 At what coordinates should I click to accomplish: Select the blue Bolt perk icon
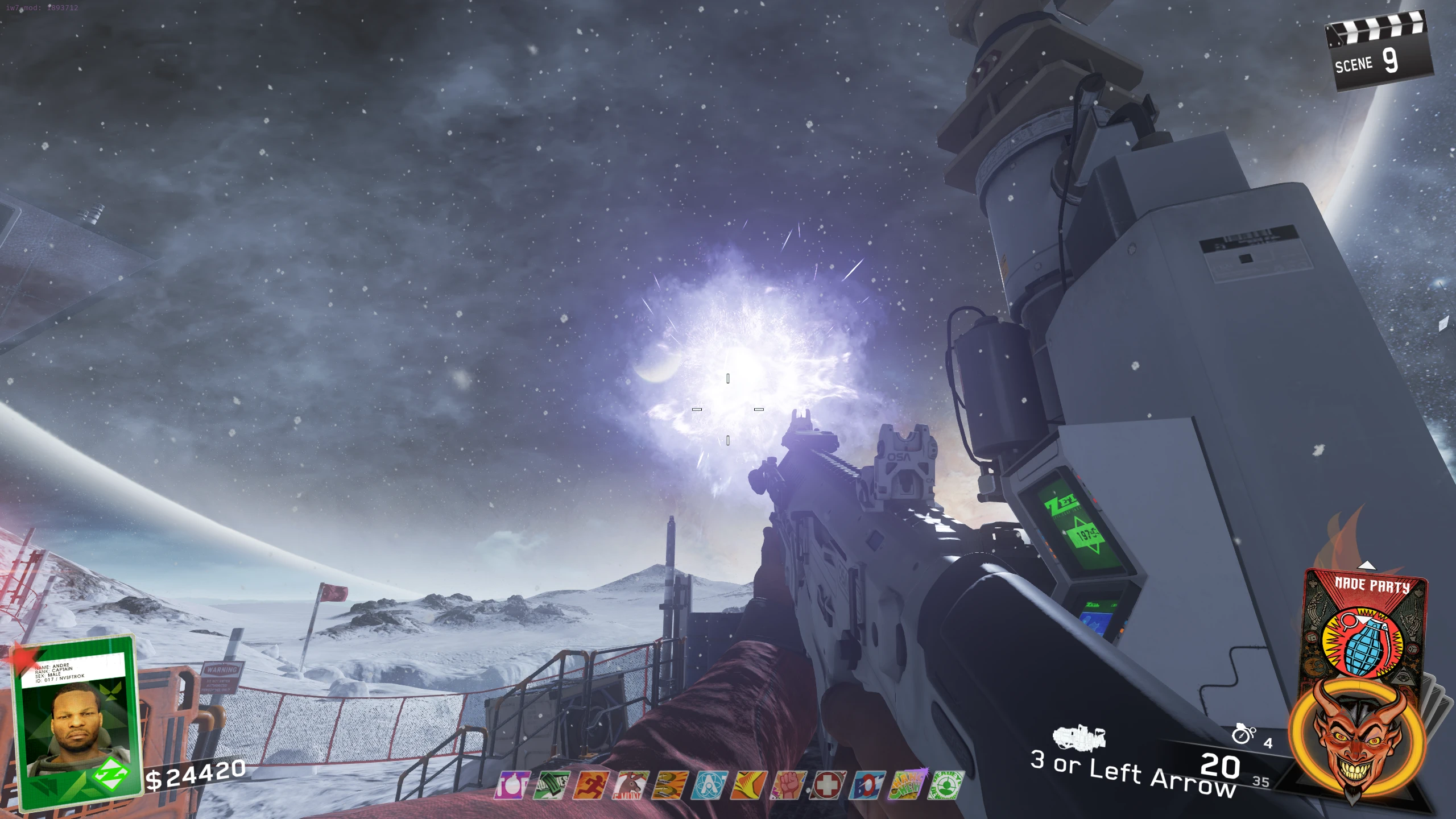(867, 785)
